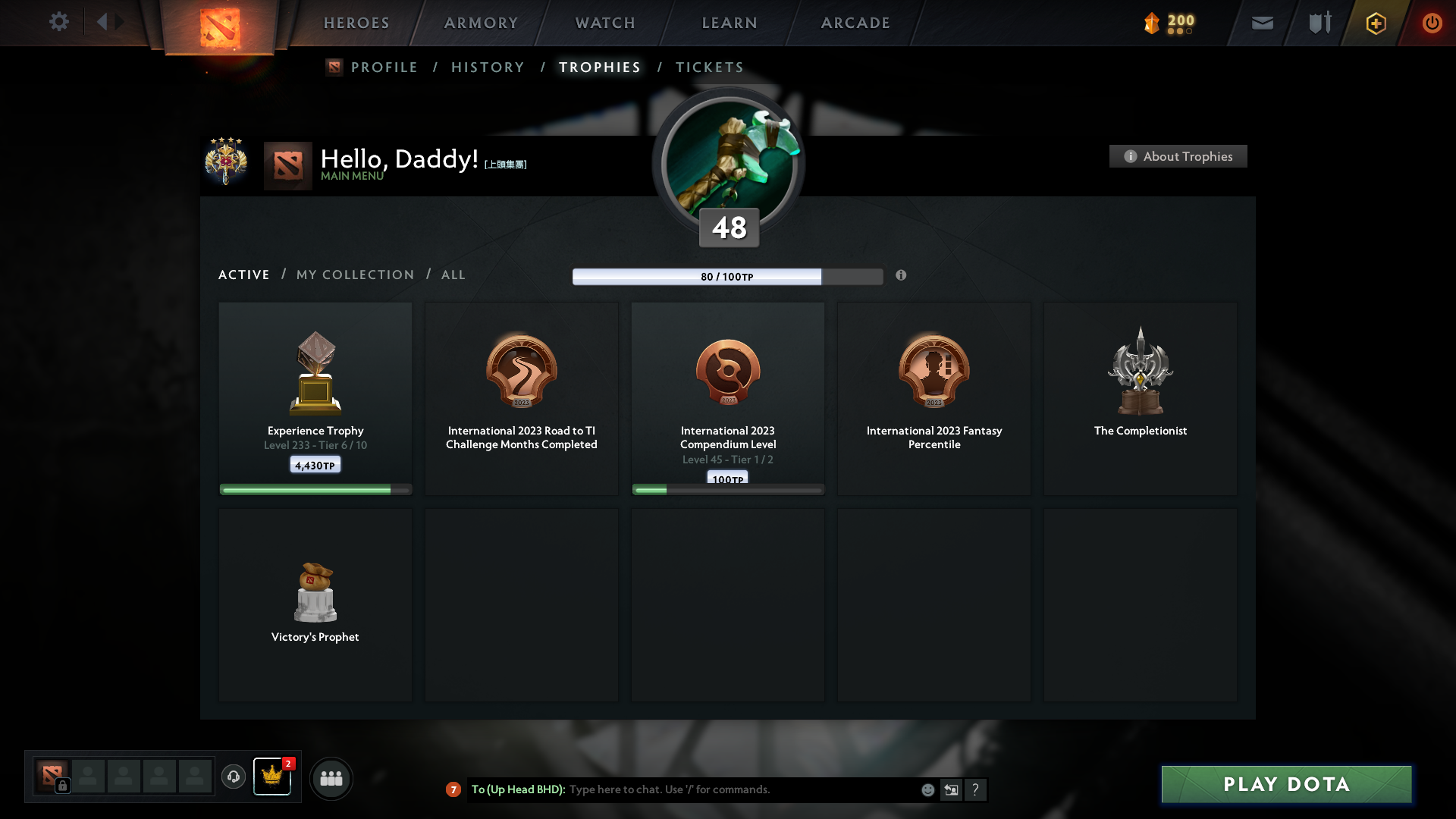Select the MY COLLECTION tab
The image size is (1456, 819).
354,275
